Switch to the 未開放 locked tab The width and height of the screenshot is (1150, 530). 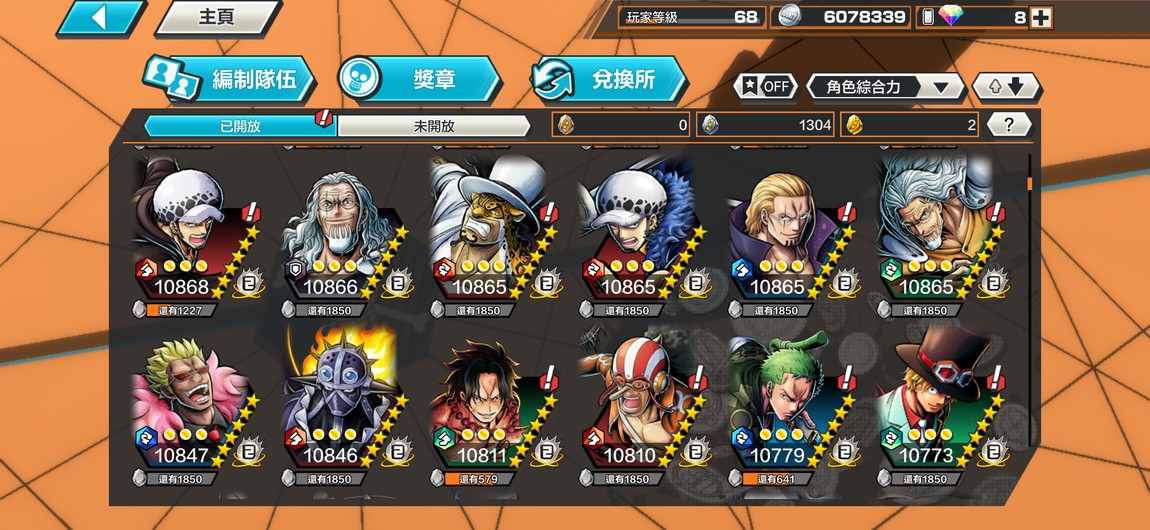(x=434, y=126)
